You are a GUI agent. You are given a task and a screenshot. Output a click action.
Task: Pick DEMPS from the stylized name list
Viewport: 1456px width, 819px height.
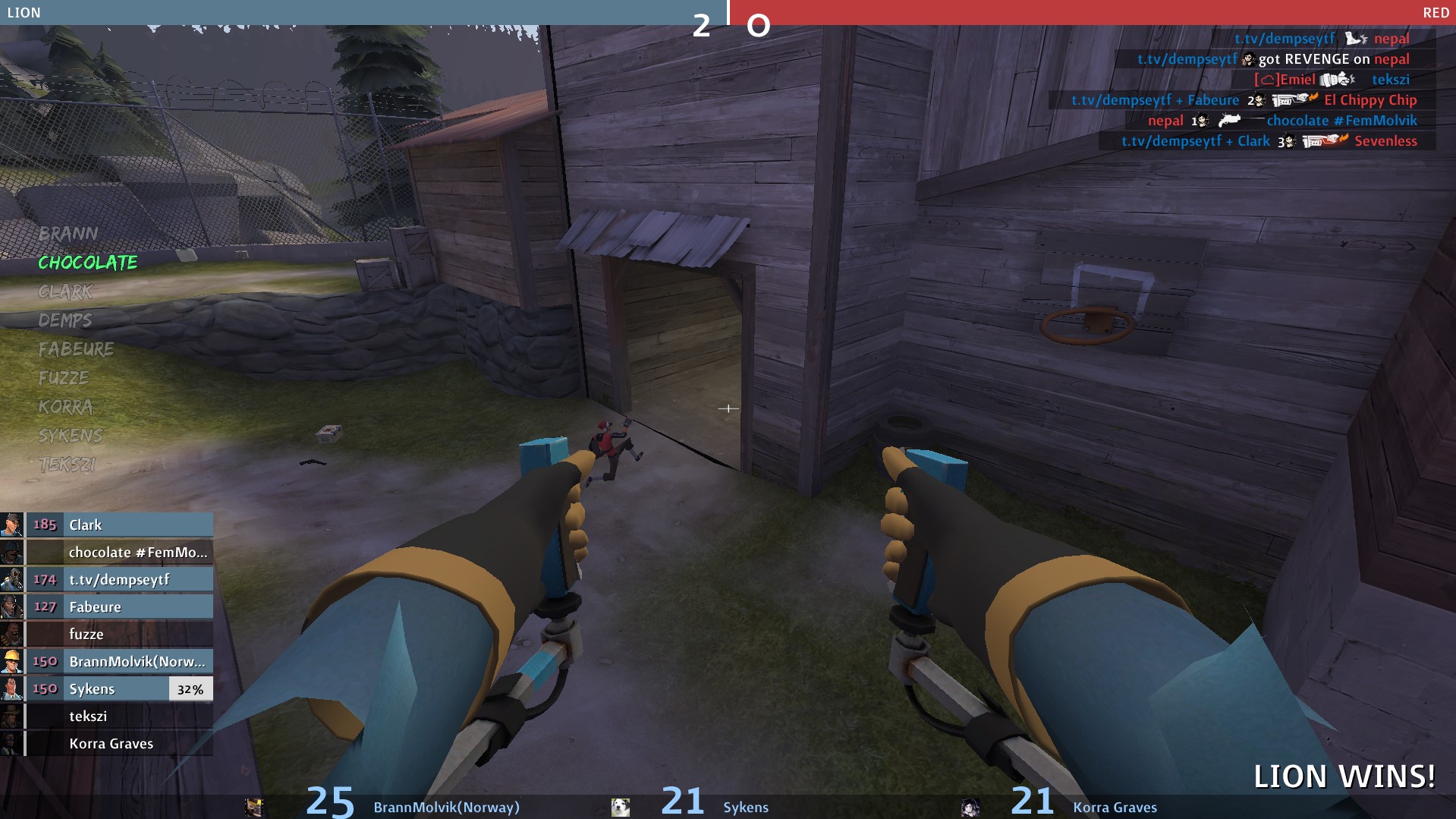point(65,320)
